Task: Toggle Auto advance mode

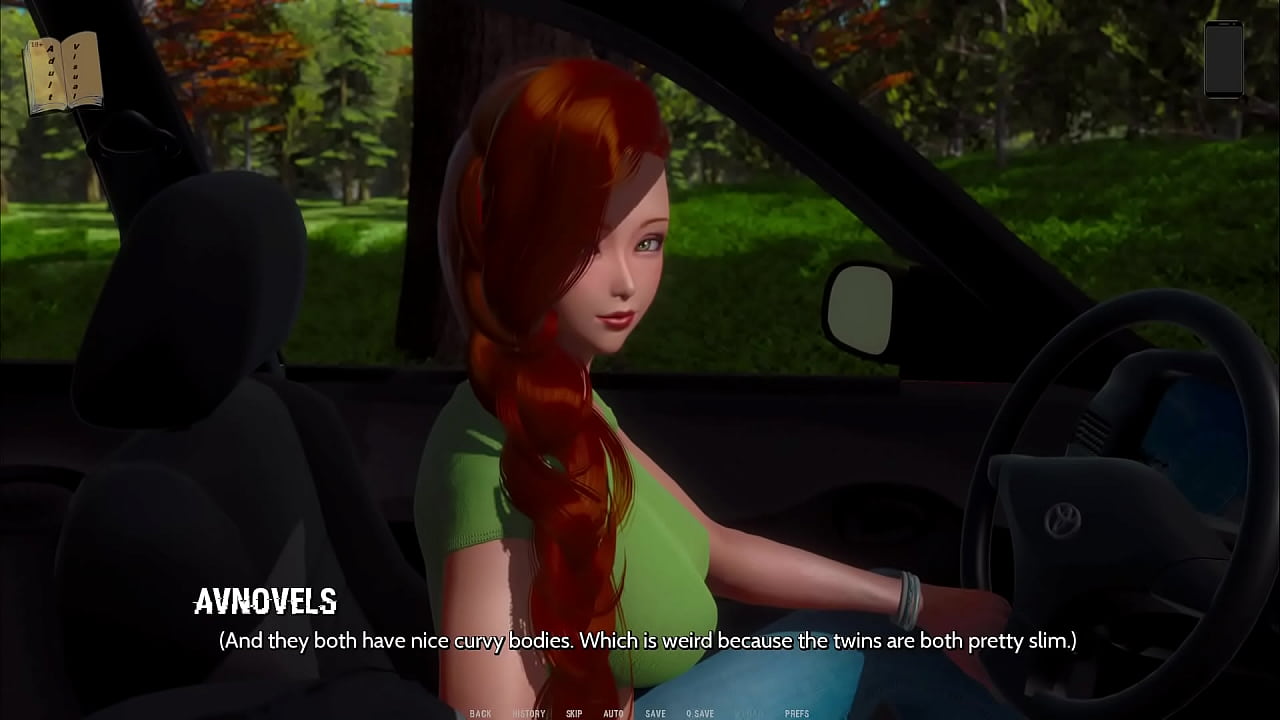Action: (x=613, y=713)
